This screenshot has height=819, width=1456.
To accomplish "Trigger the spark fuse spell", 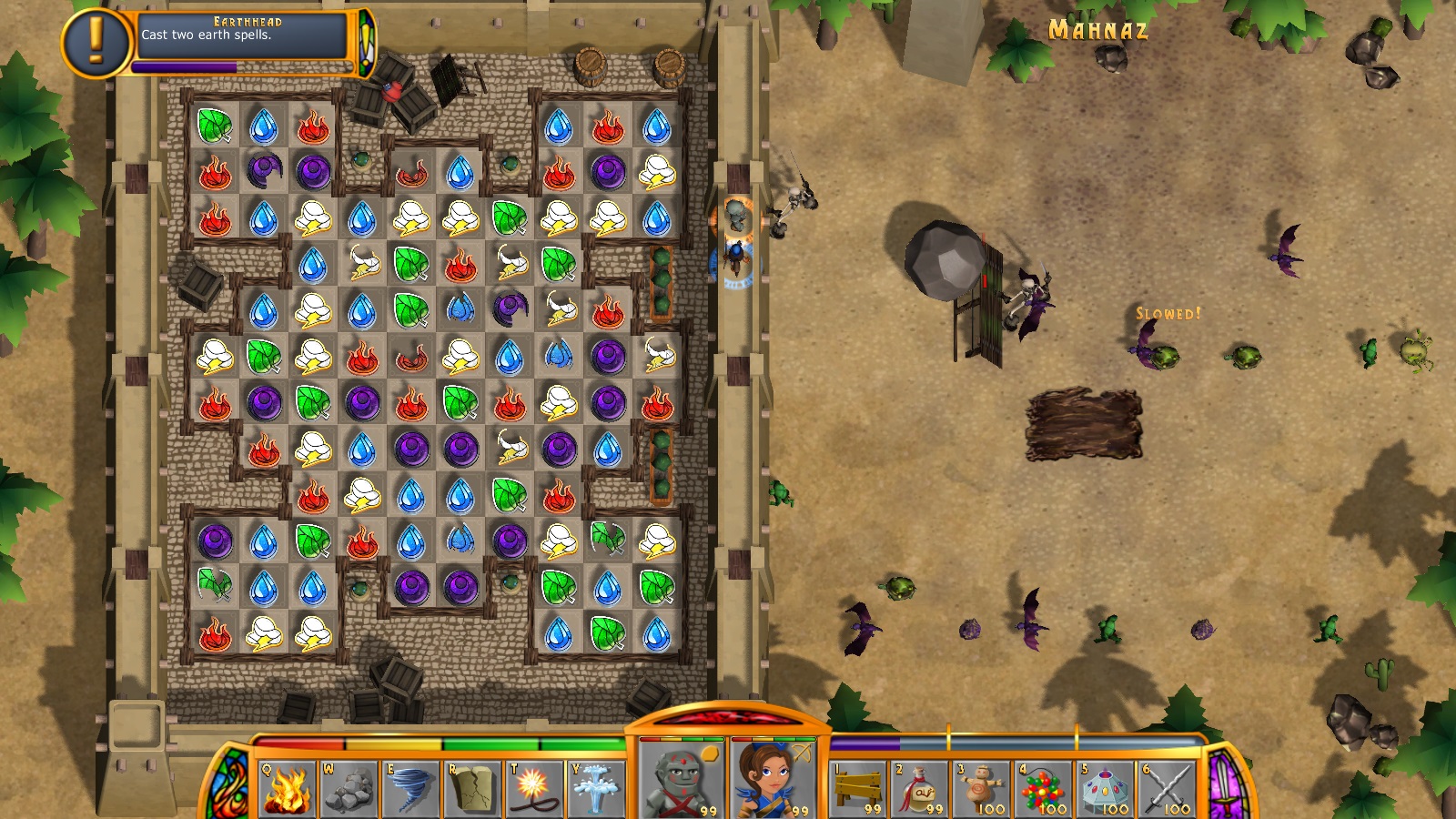I will coord(534,788).
